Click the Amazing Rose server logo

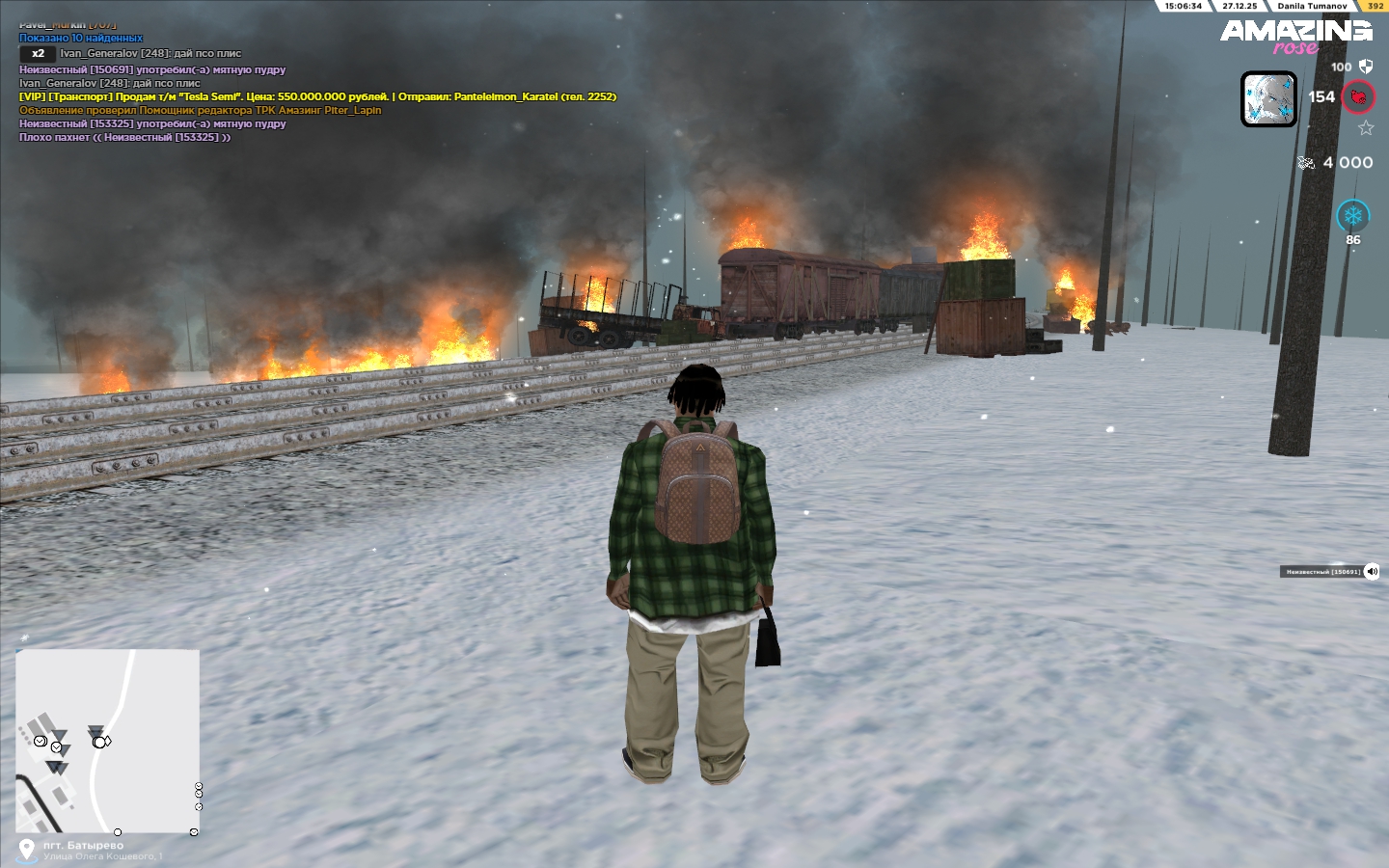point(1295,37)
